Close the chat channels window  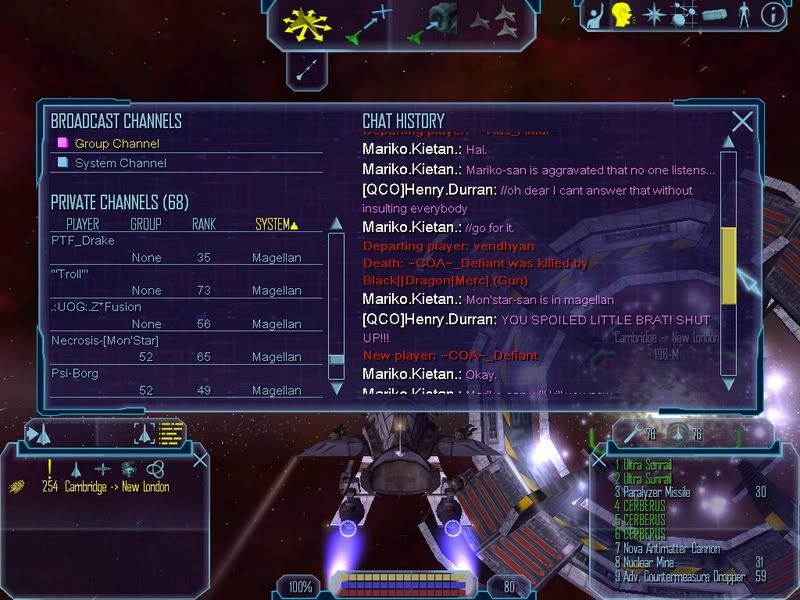coord(742,122)
